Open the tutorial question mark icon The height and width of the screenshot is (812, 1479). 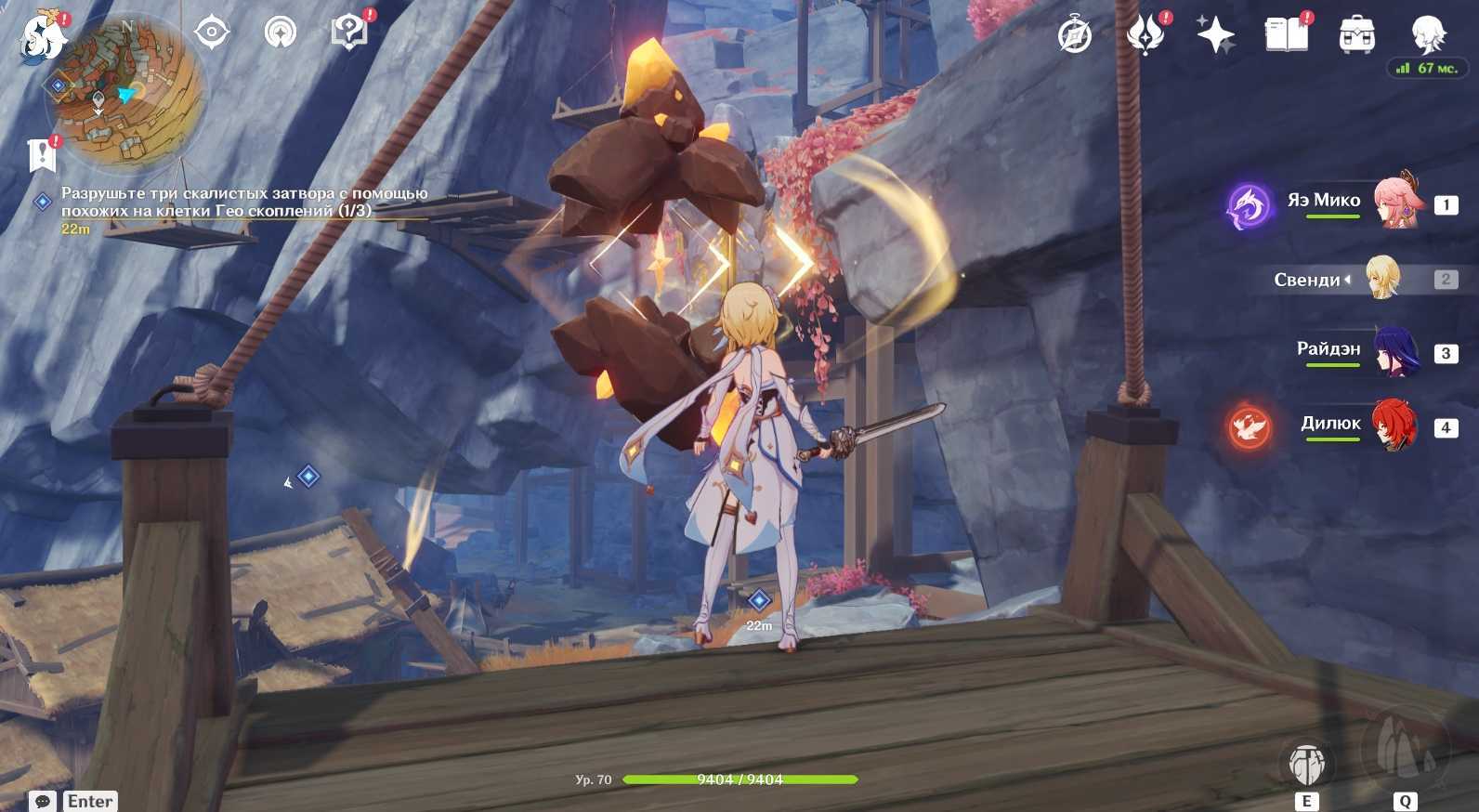pos(349,33)
